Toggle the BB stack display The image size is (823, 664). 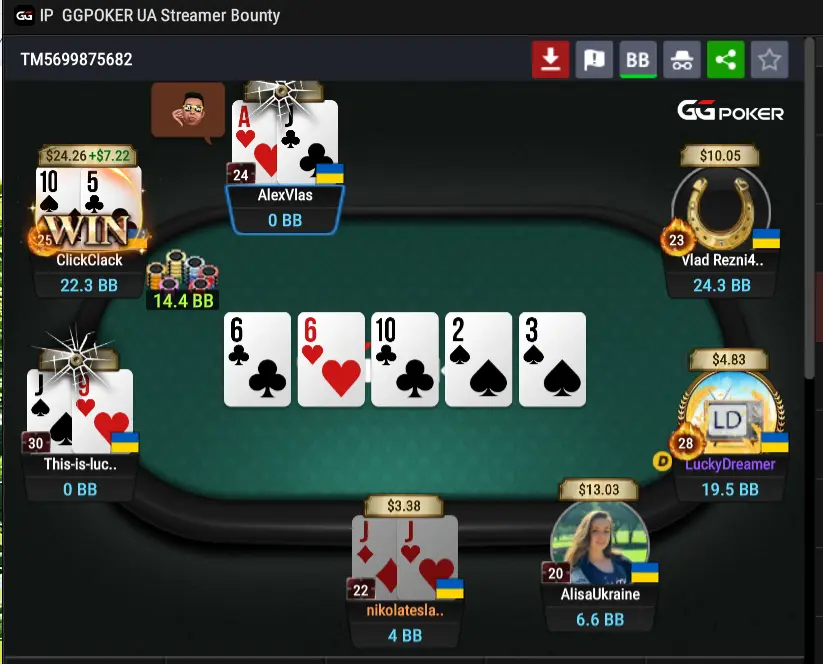[638, 60]
